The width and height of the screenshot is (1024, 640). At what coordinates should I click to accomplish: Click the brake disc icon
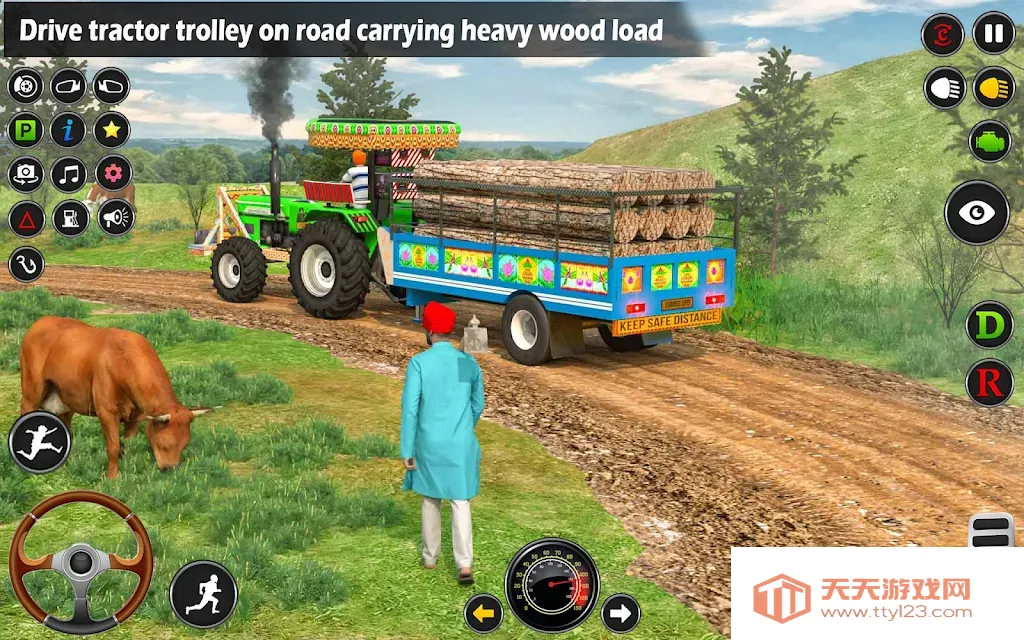coord(26,86)
